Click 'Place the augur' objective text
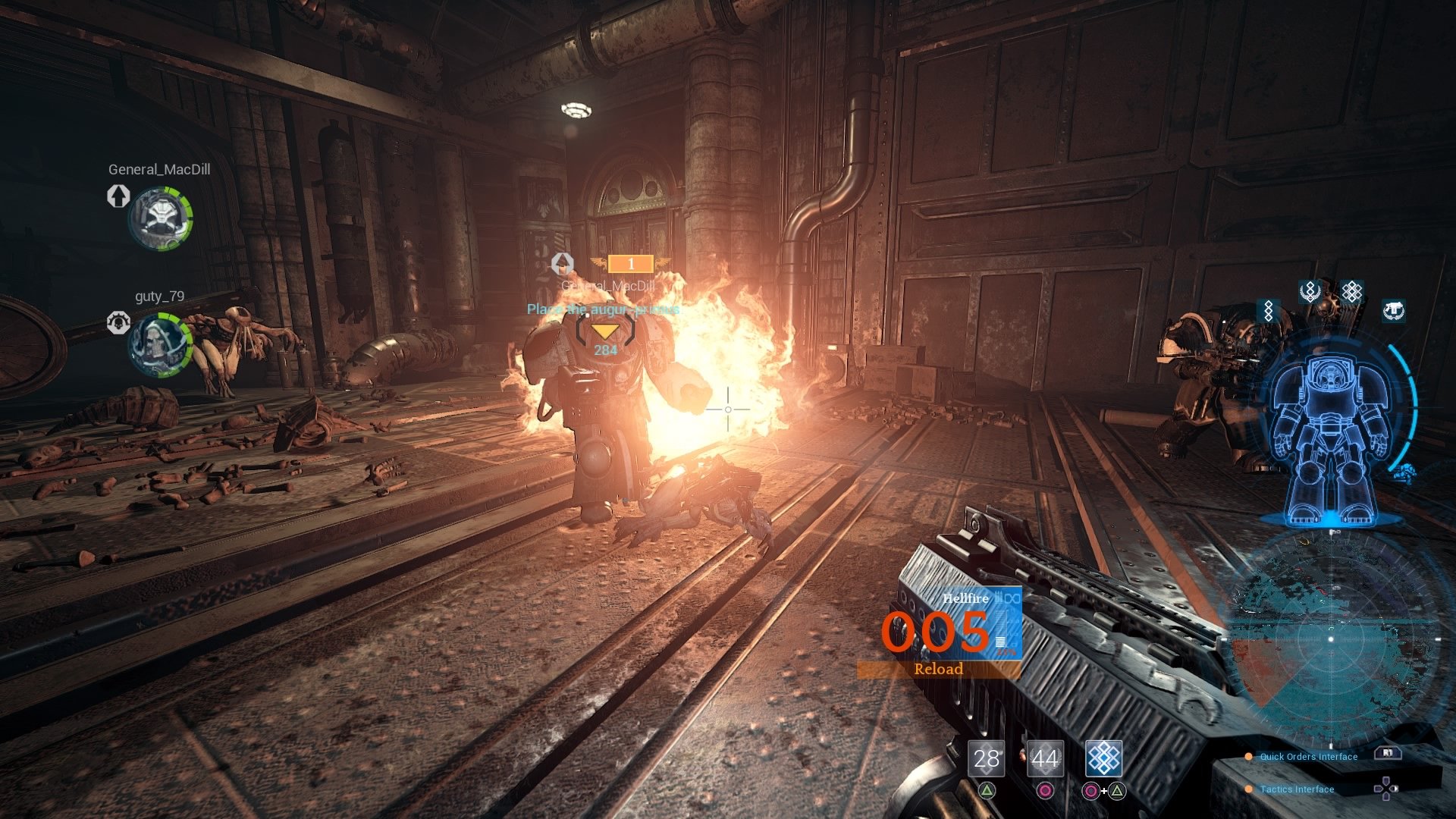Viewport: 1456px width, 819px height. (x=604, y=309)
